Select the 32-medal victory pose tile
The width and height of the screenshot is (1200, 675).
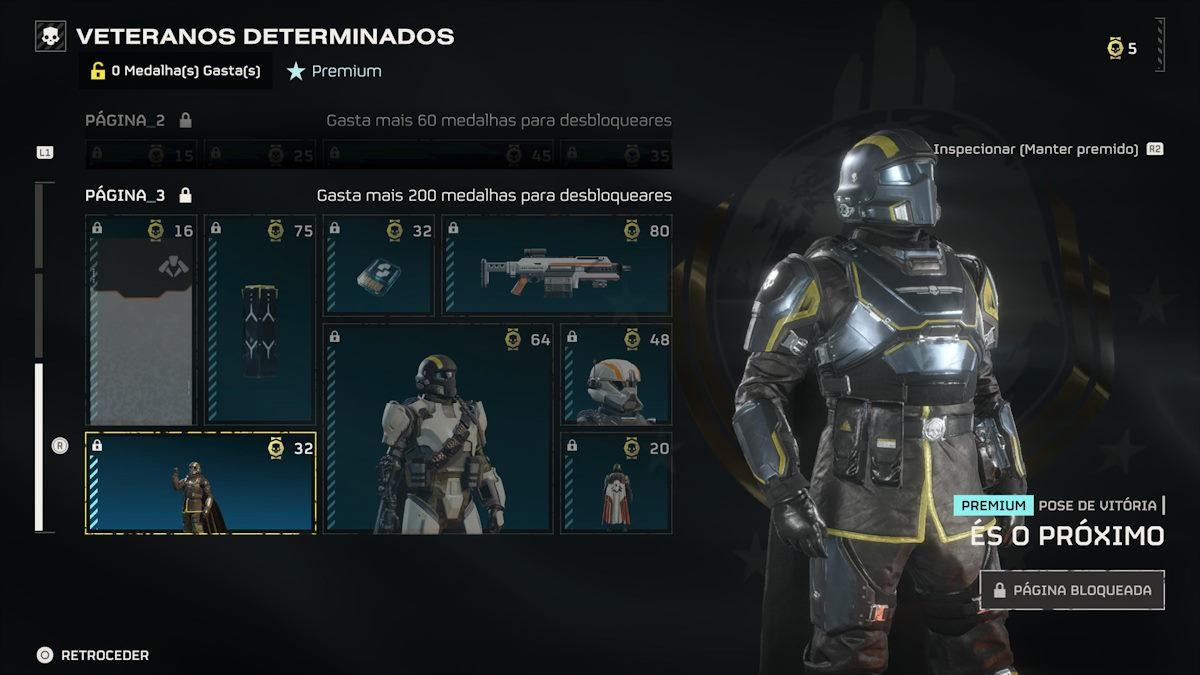[x=200, y=483]
